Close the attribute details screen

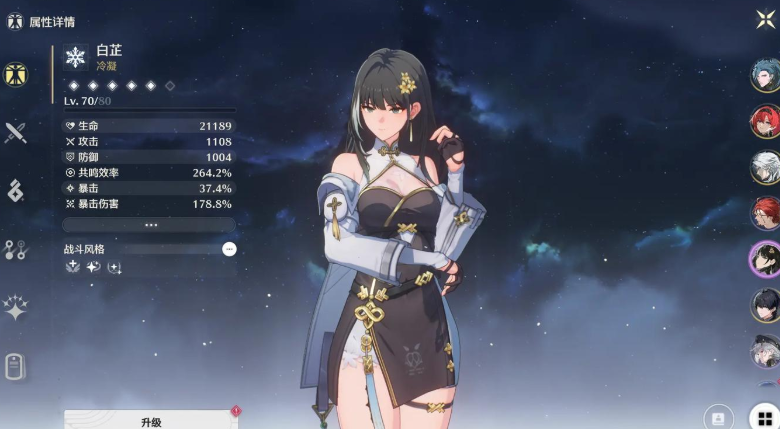pos(765,20)
